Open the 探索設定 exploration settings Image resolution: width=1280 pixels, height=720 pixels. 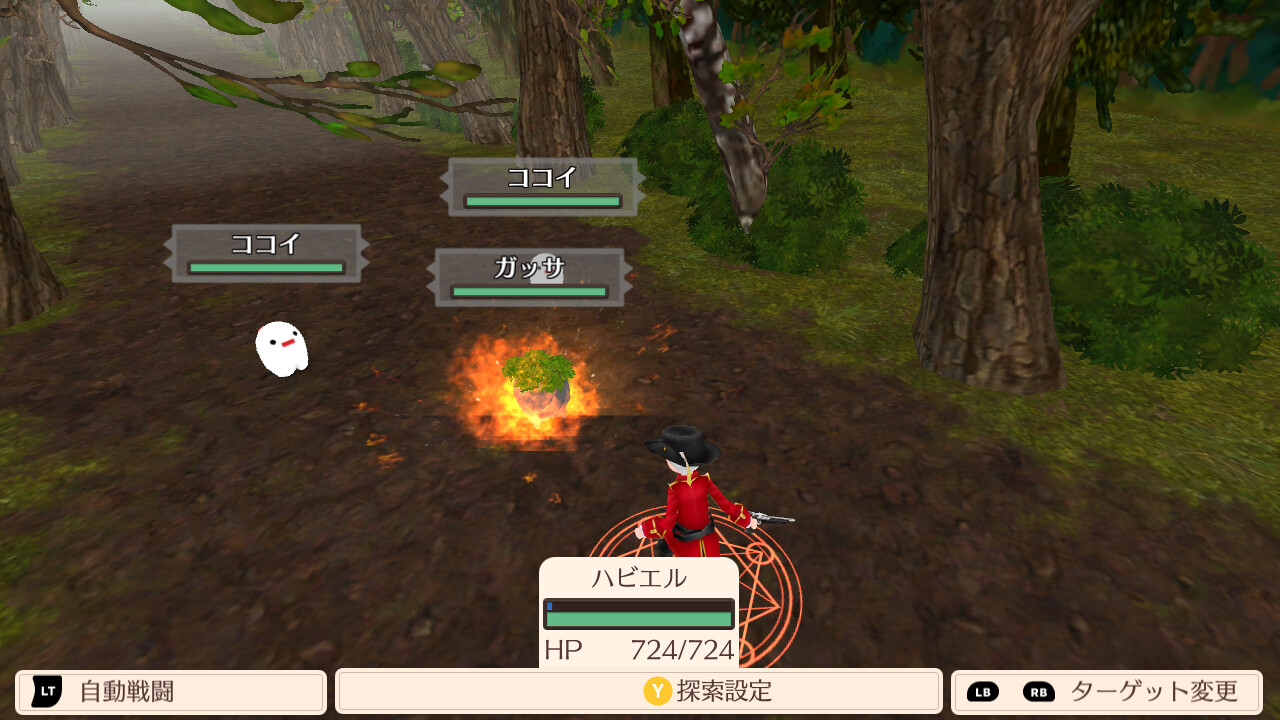click(638, 692)
